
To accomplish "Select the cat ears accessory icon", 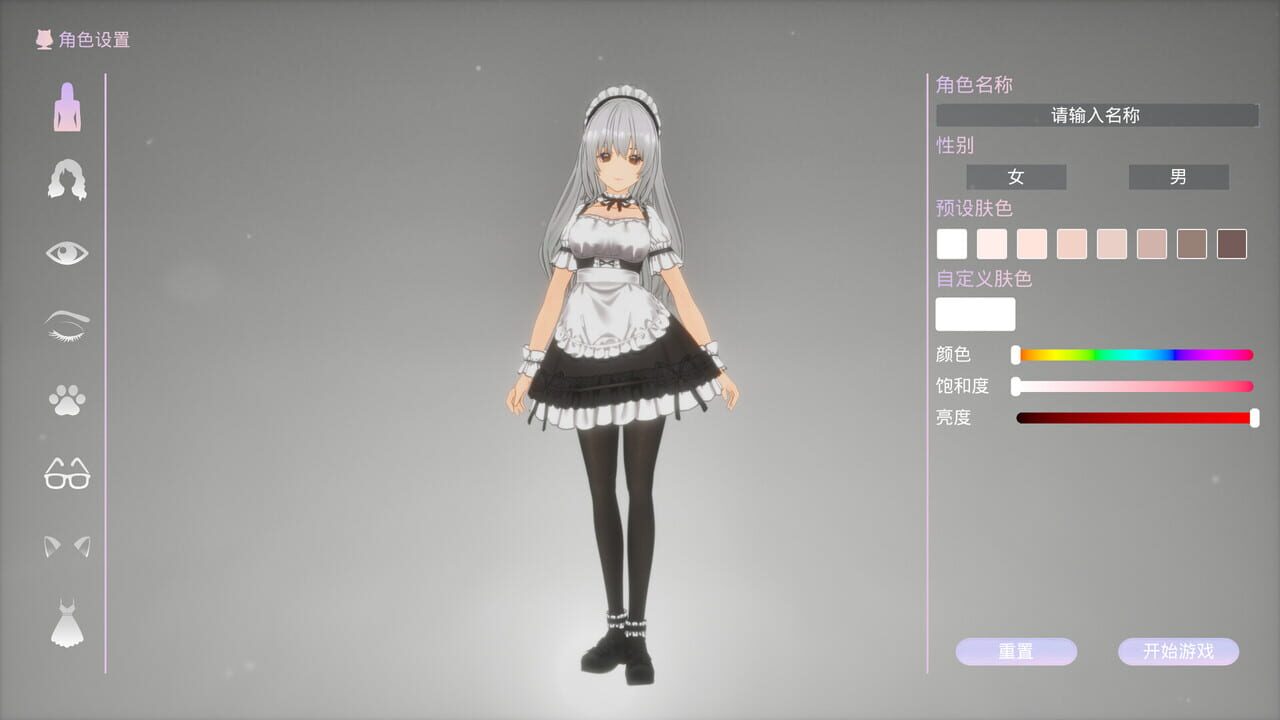I will pyautogui.click(x=66, y=548).
